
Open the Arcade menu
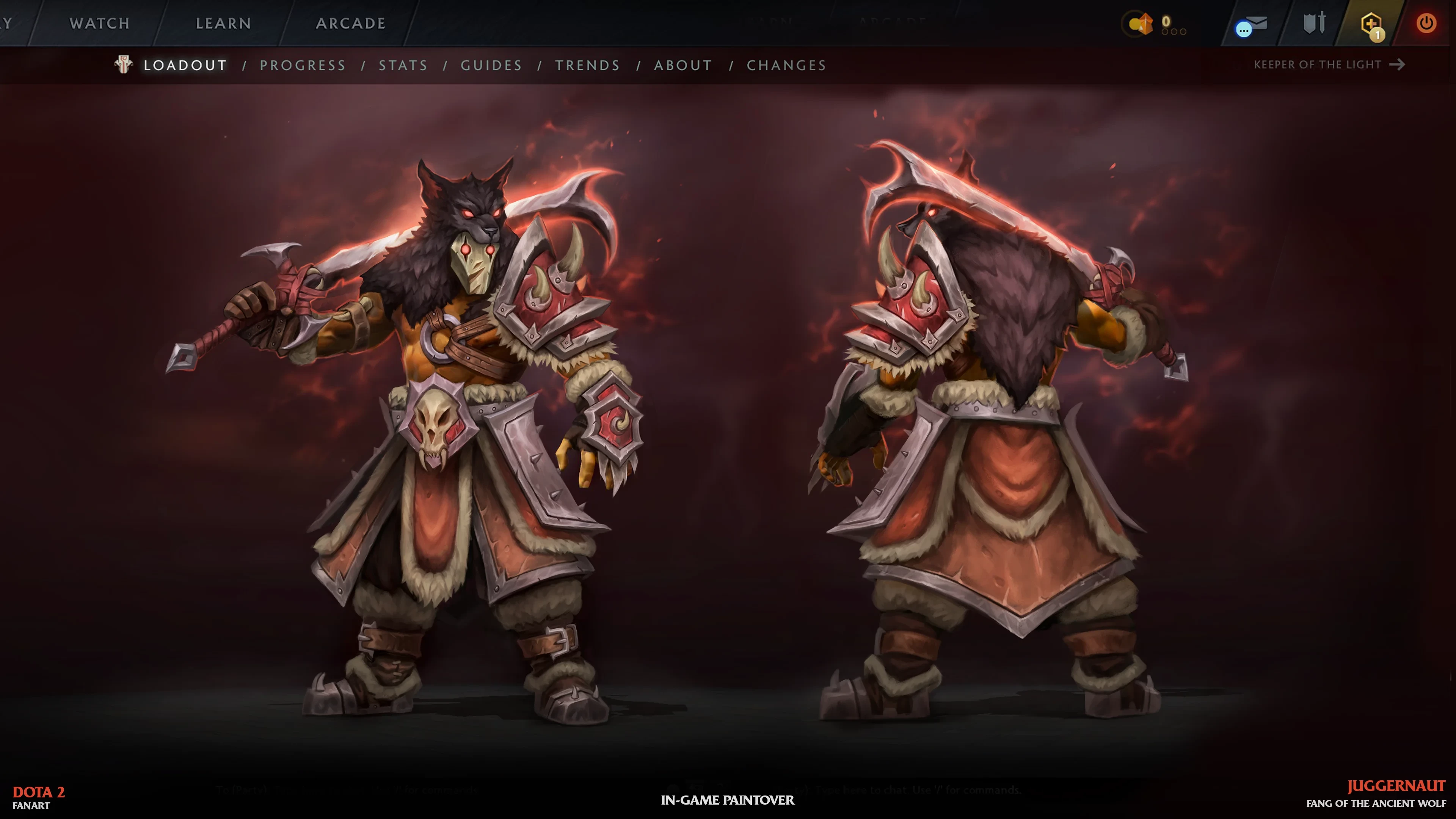(x=350, y=23)
